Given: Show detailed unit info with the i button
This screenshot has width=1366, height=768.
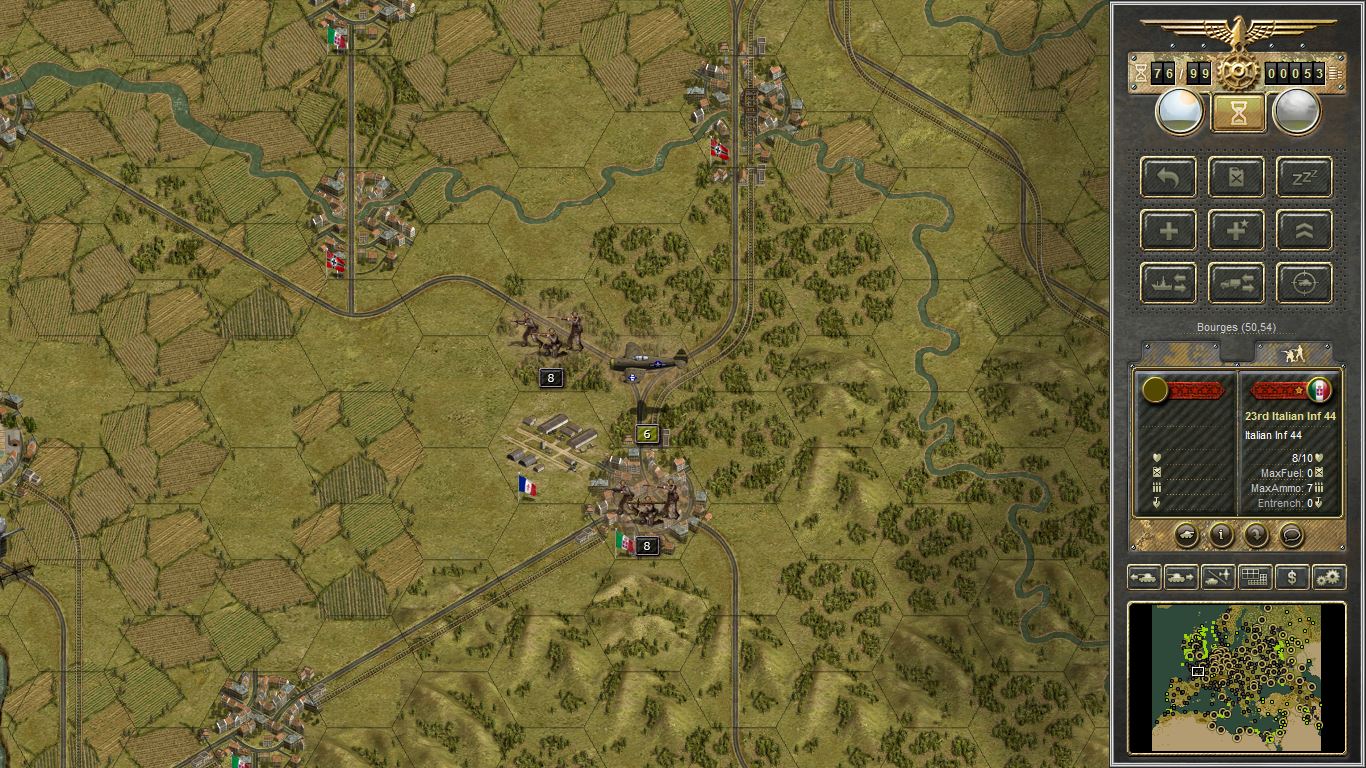Looking at the screenshot, I should (1221, 537).
